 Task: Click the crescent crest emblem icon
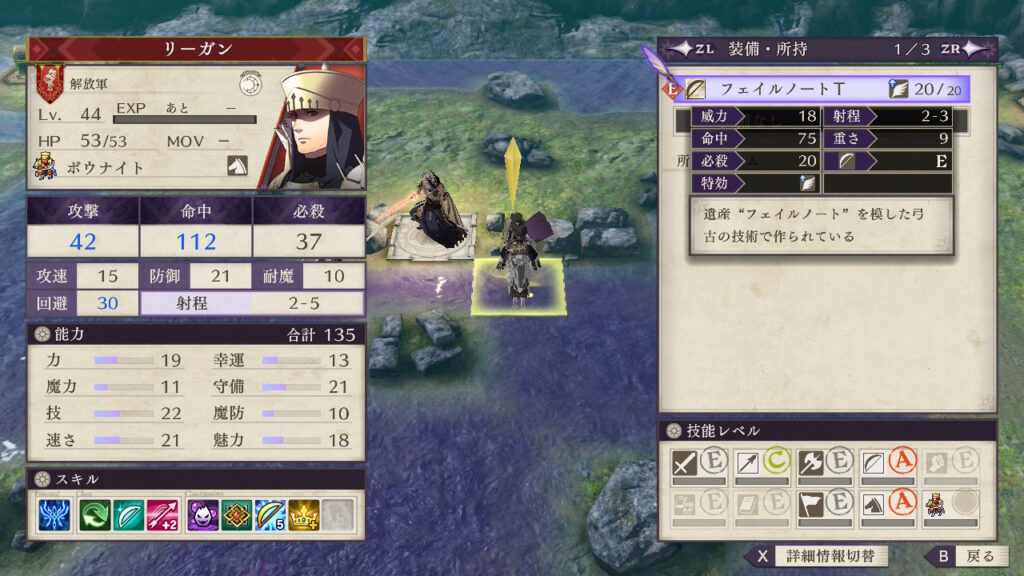[x=250, y=83]
